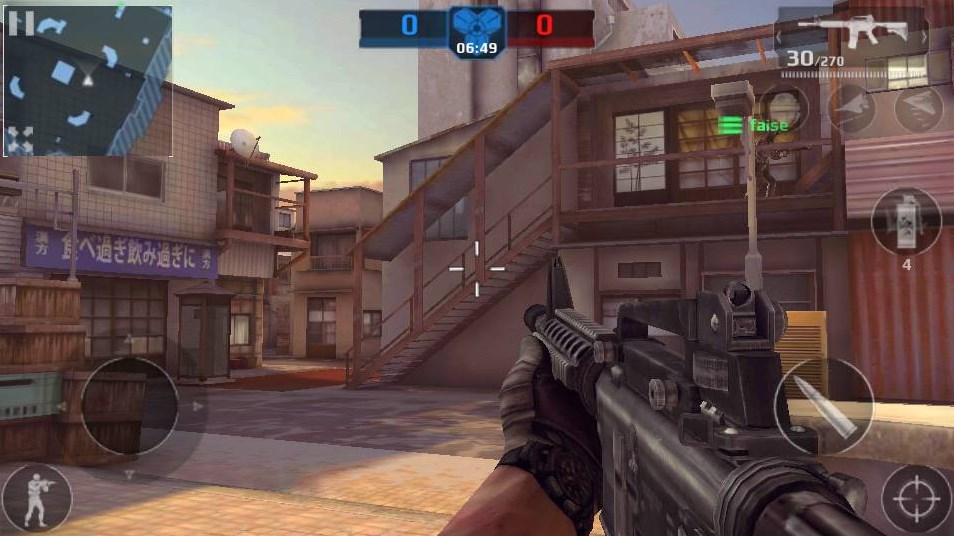
Task: Activate the single jet airstrike ability
Action: [x=851, y=108]
